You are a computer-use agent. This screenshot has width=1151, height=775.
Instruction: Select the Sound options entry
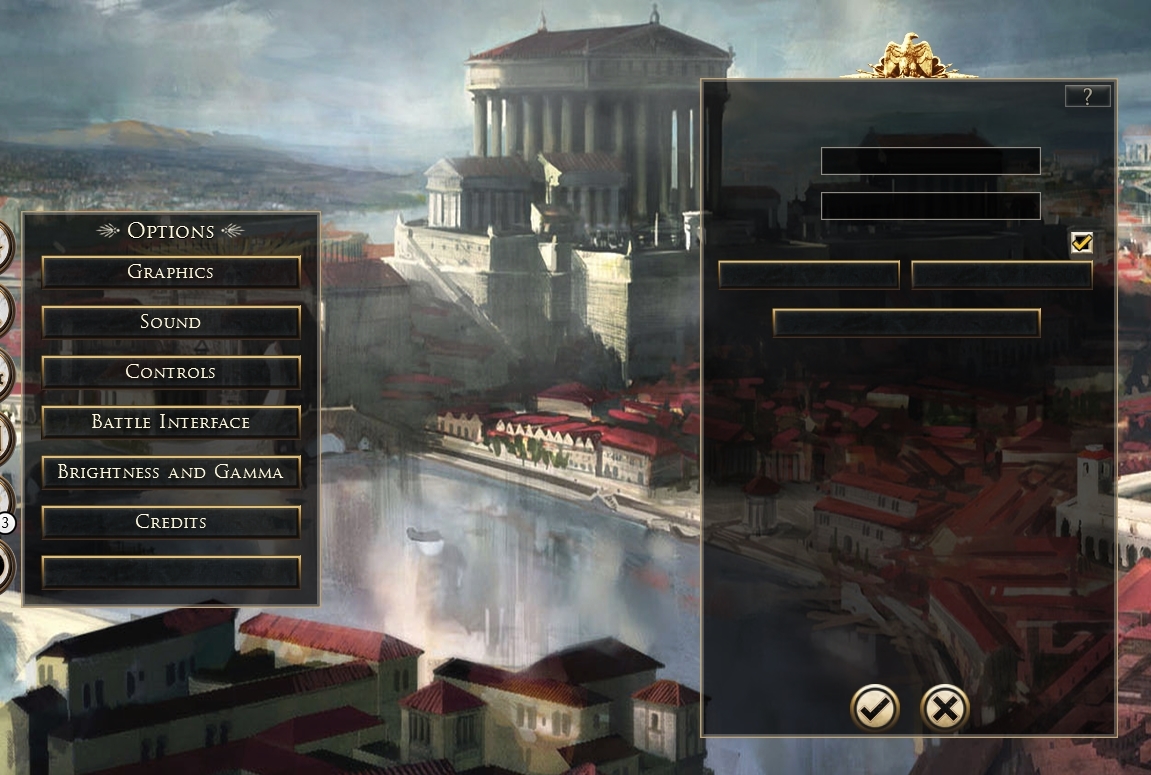click(x=171, y=322)
